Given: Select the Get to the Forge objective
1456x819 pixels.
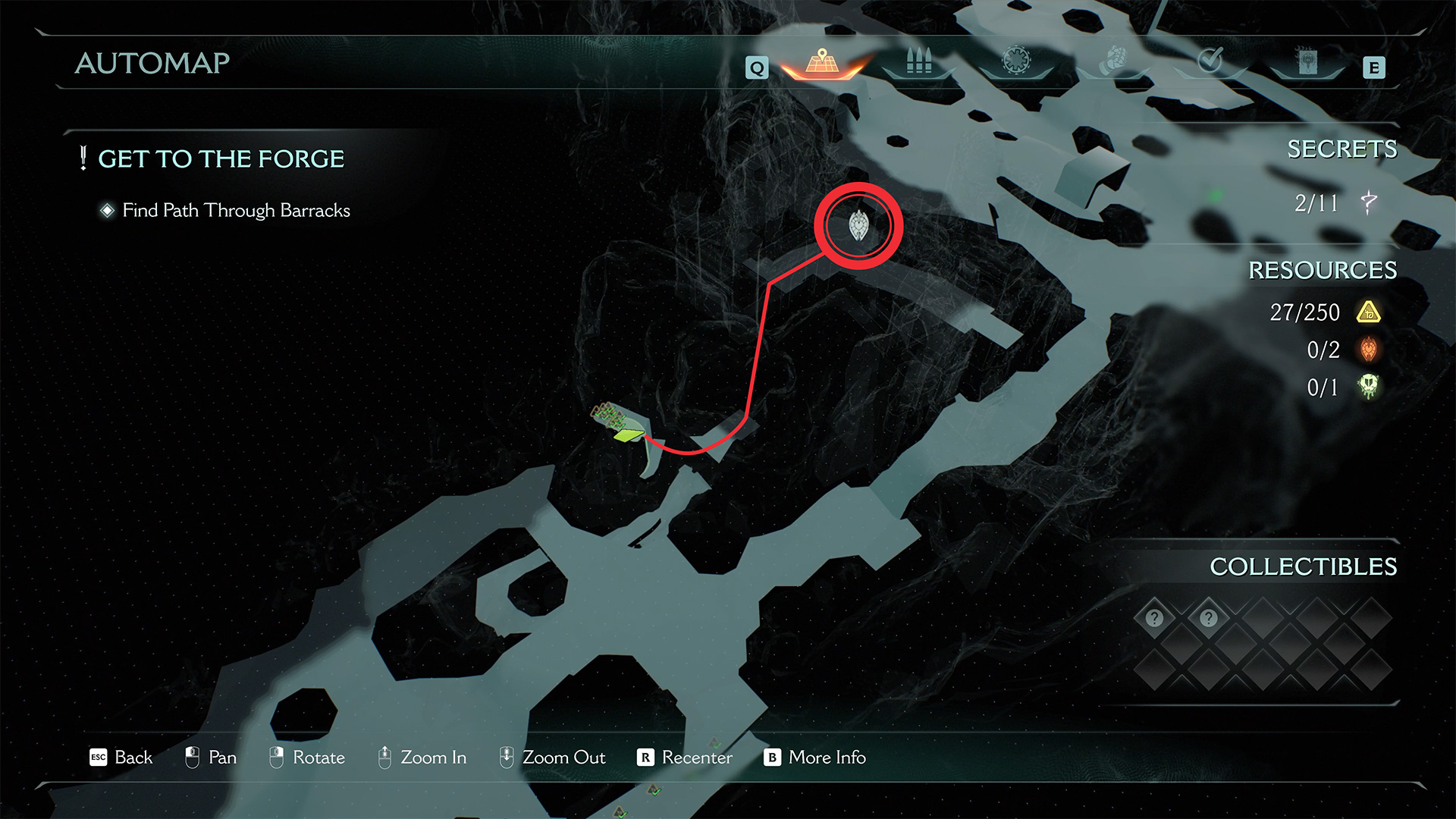Looking at the screenshot, I should point(221,159).
